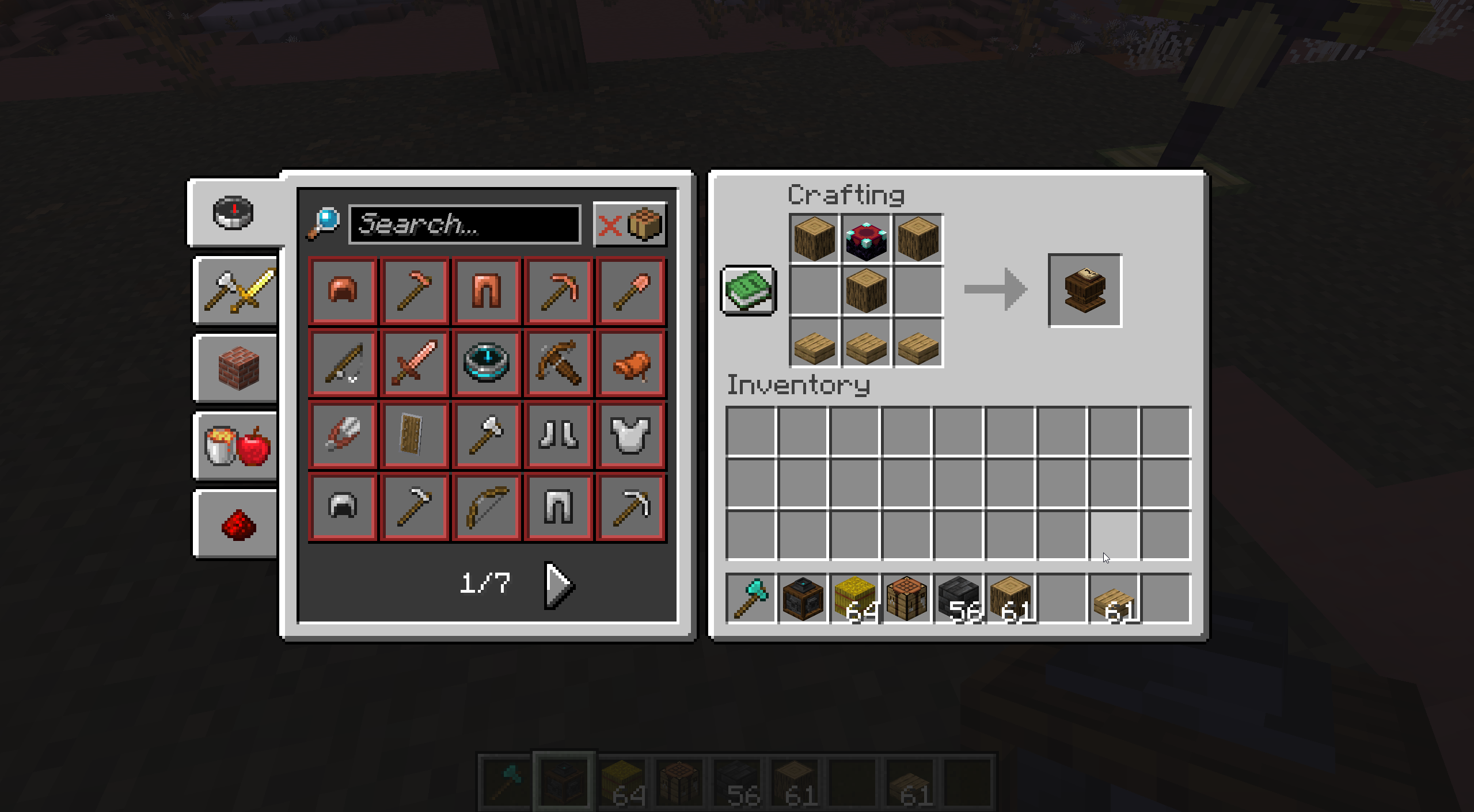The image size is (1474, 812).
Task: Open the tools and weapons recipe tab
Action: 237,291
